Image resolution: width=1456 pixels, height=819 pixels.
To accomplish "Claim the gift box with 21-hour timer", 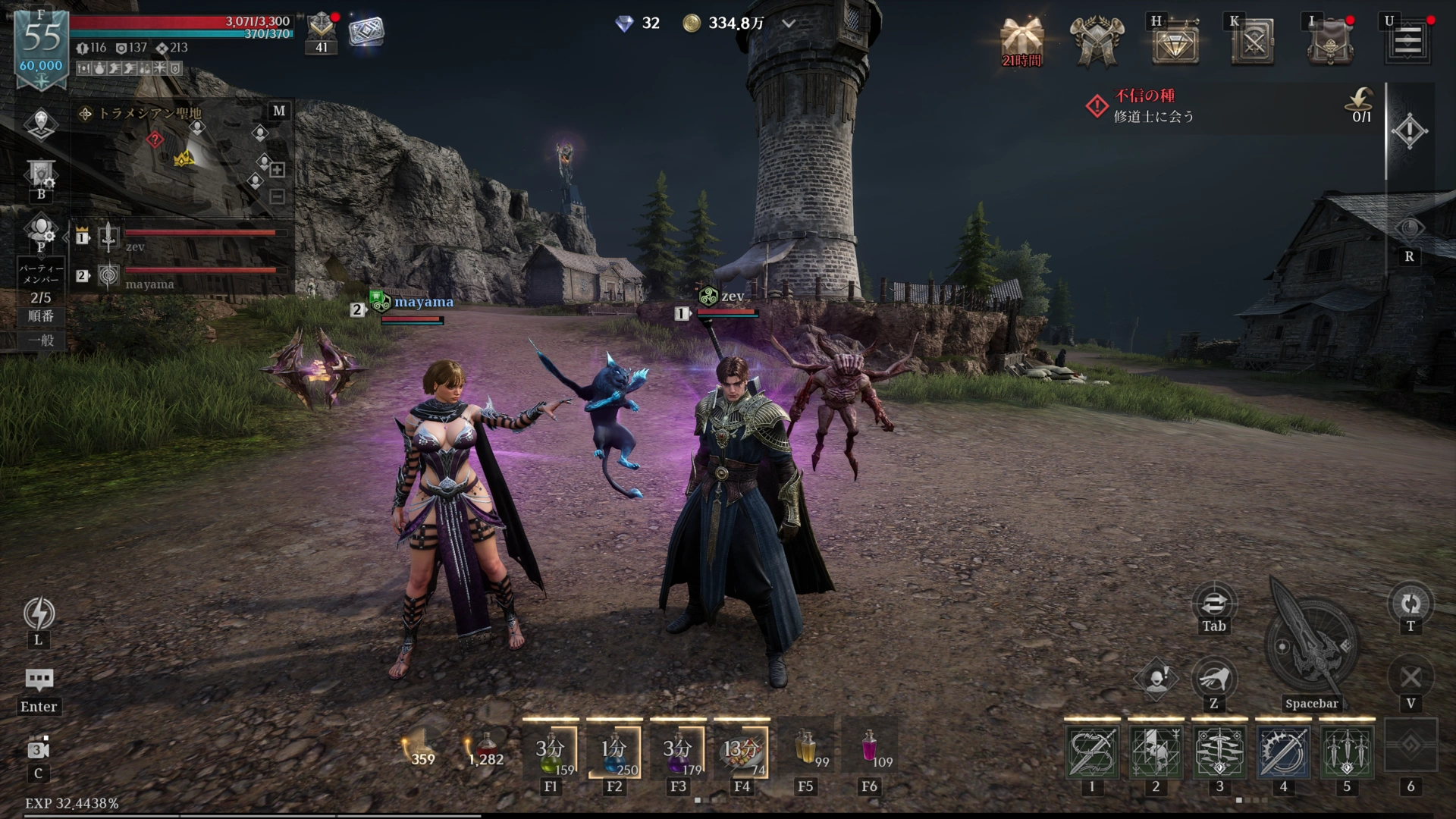I will [x=1021, y=41].
